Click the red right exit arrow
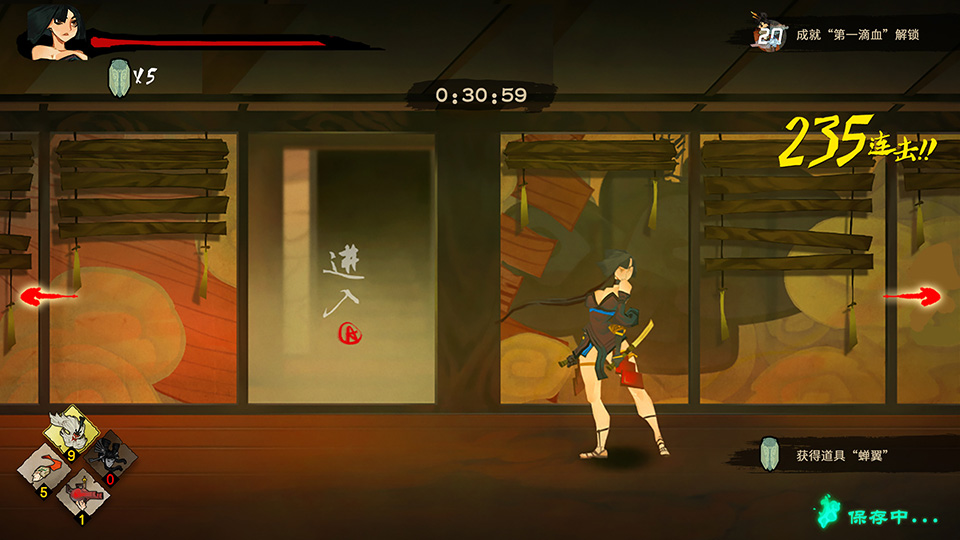The width and height of the screenshot is (960, 540). [x=911, y=296]
